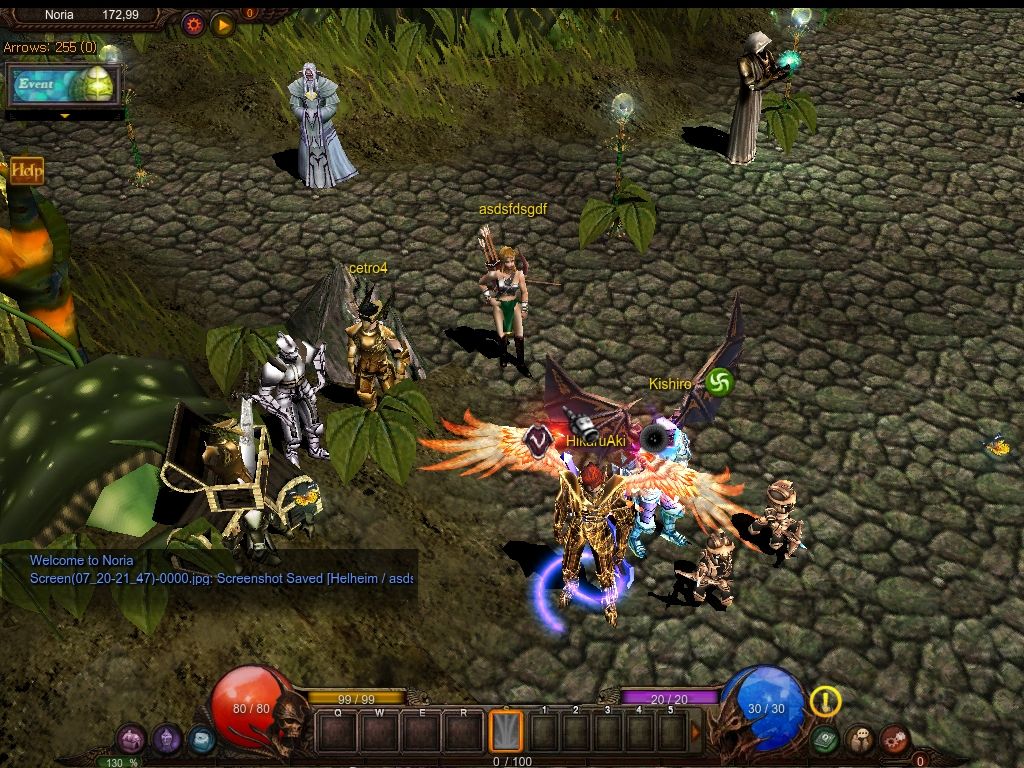Select the highlighted orange skill slot
Image resolution: width=1024 pixels, height=768 pixels.
[x=505, y=731]
